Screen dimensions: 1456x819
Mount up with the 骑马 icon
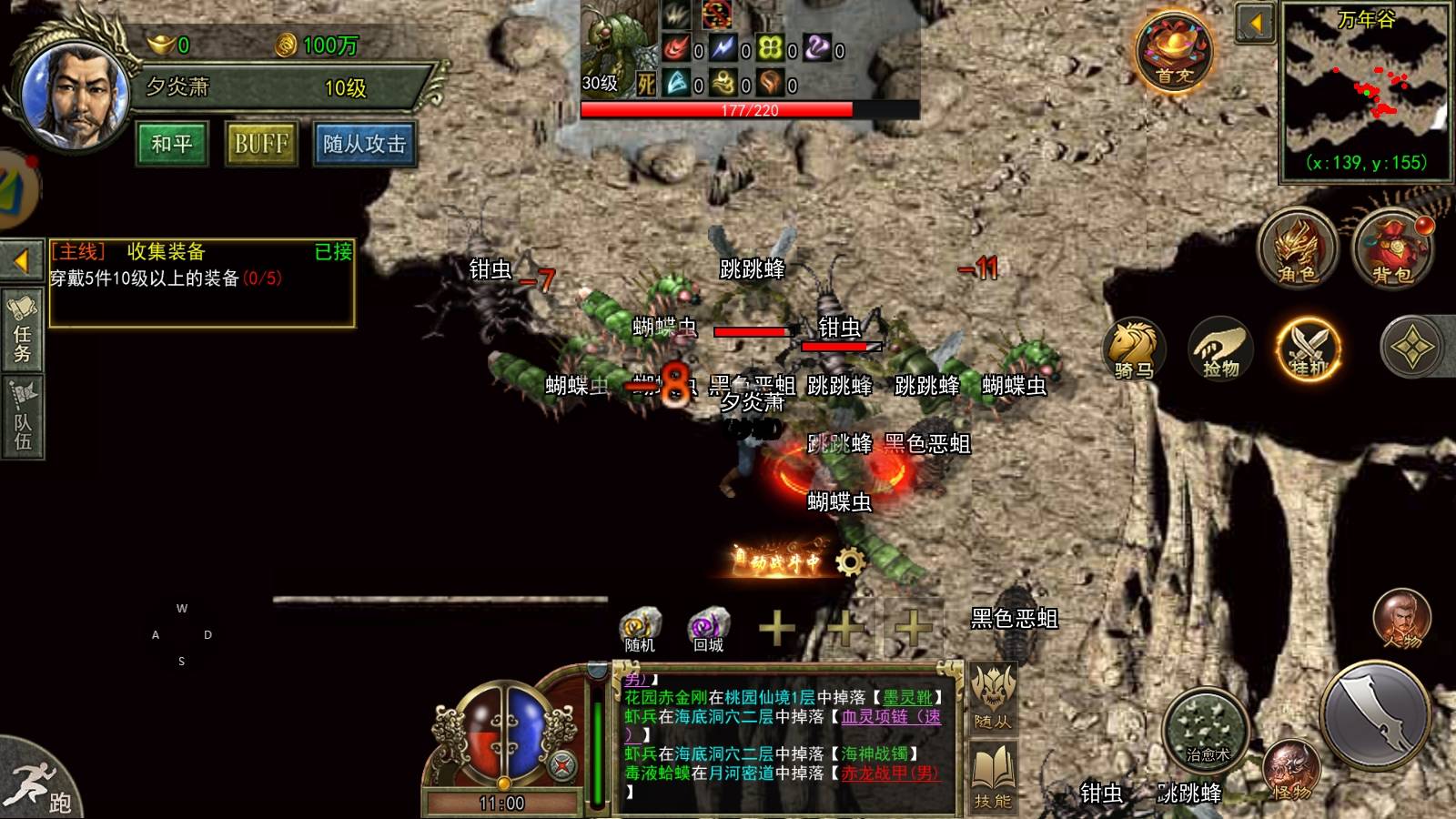[x=1134, y=349]
